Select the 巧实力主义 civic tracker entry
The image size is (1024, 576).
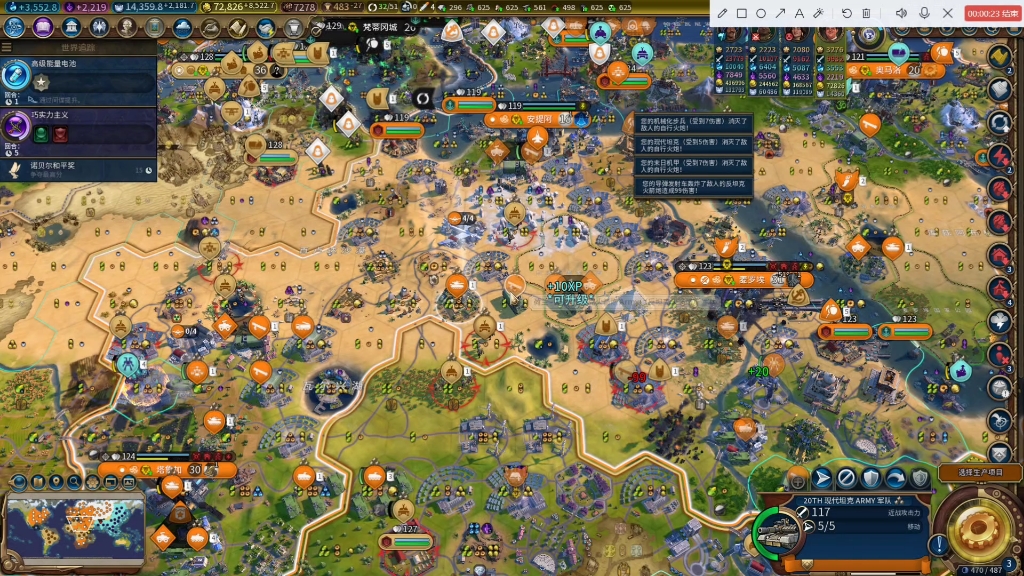click(x=78, y=129)
